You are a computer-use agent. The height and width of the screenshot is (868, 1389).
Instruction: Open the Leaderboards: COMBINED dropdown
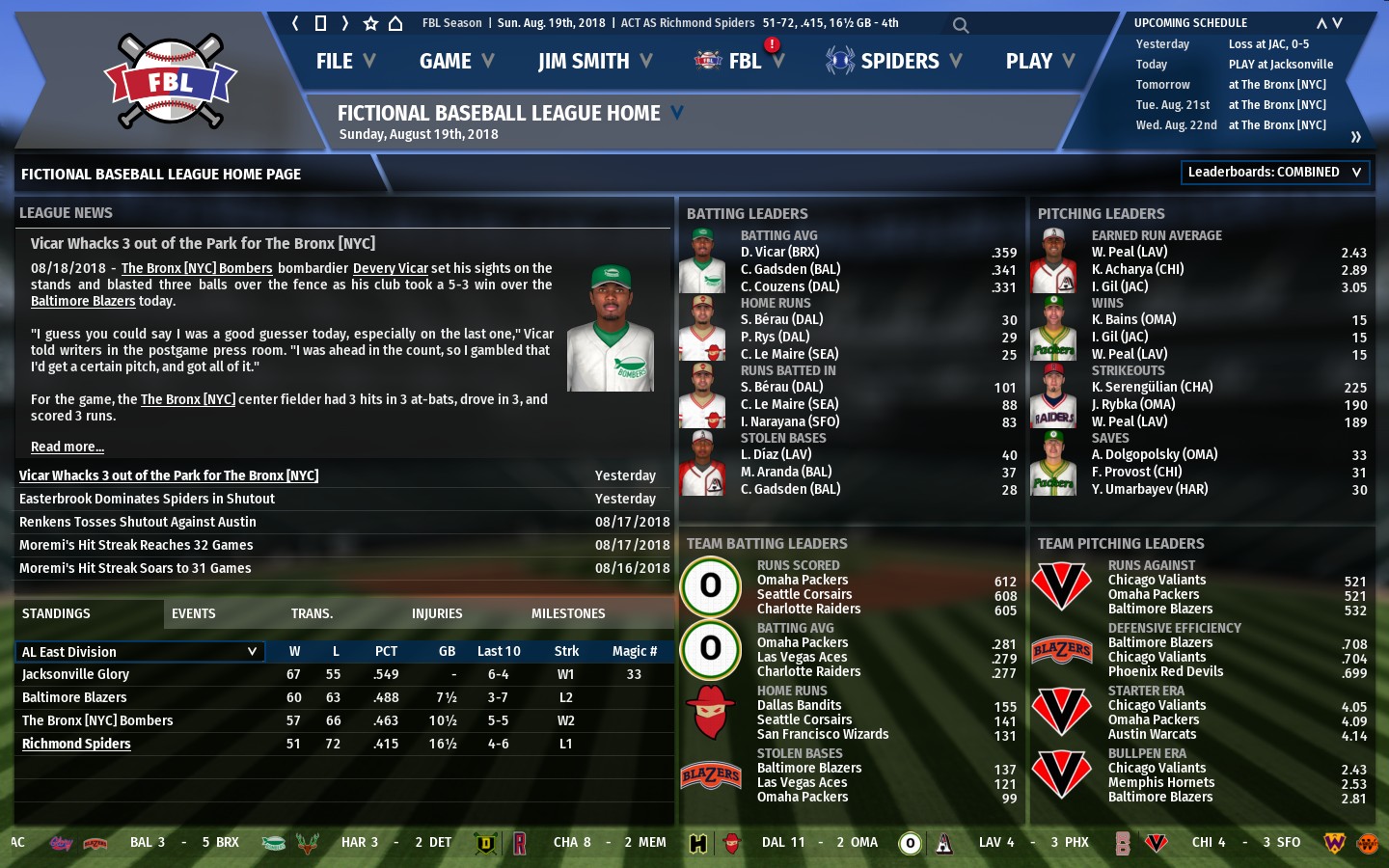[x=1275, y=173]
